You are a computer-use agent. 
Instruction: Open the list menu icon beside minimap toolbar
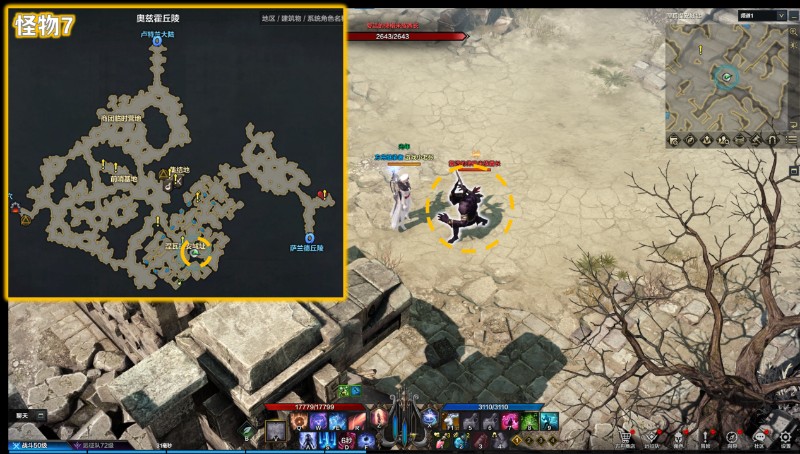coord(792,138)
